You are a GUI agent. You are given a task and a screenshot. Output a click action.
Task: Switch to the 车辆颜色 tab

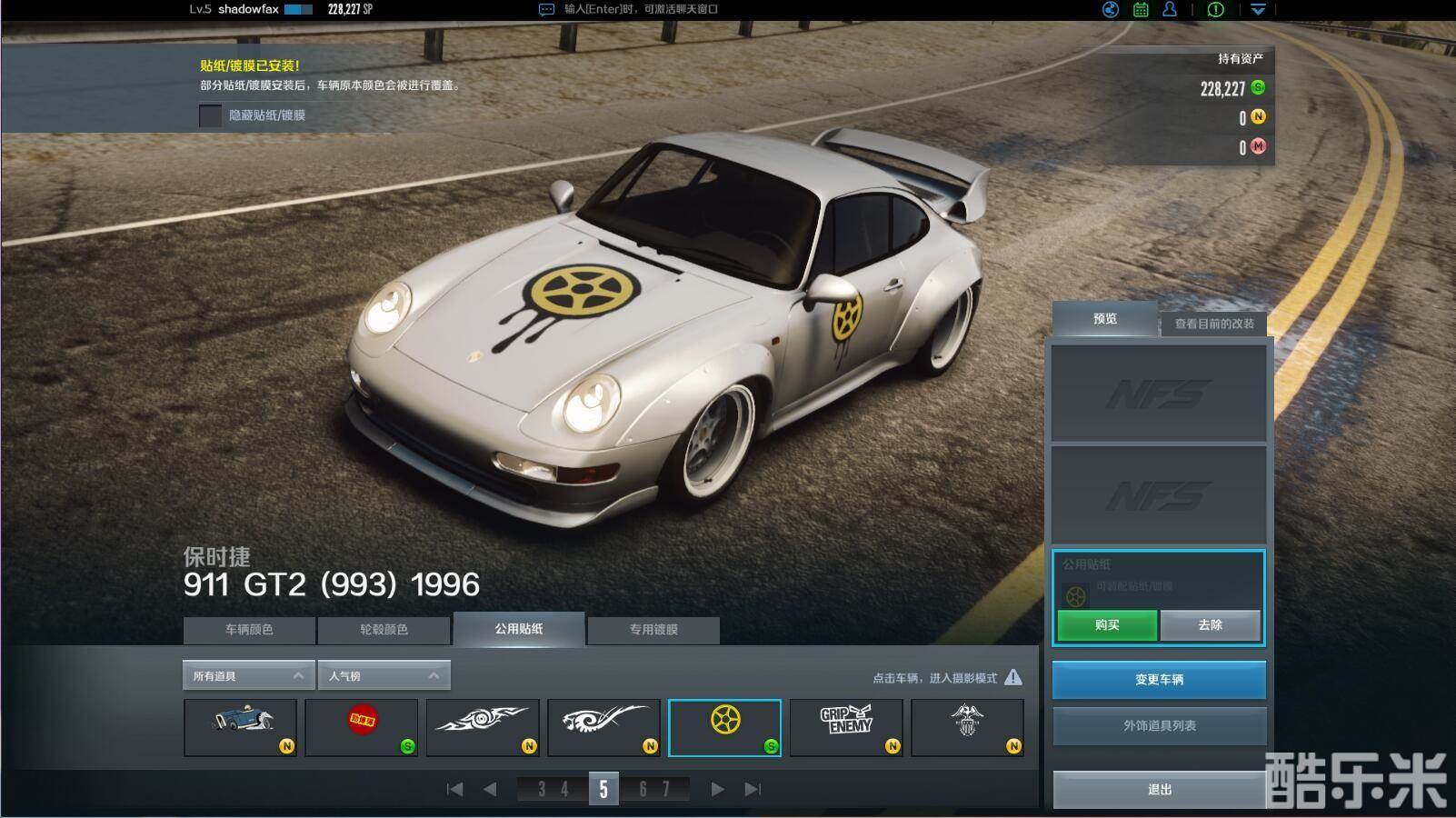[x=249, y=629]
